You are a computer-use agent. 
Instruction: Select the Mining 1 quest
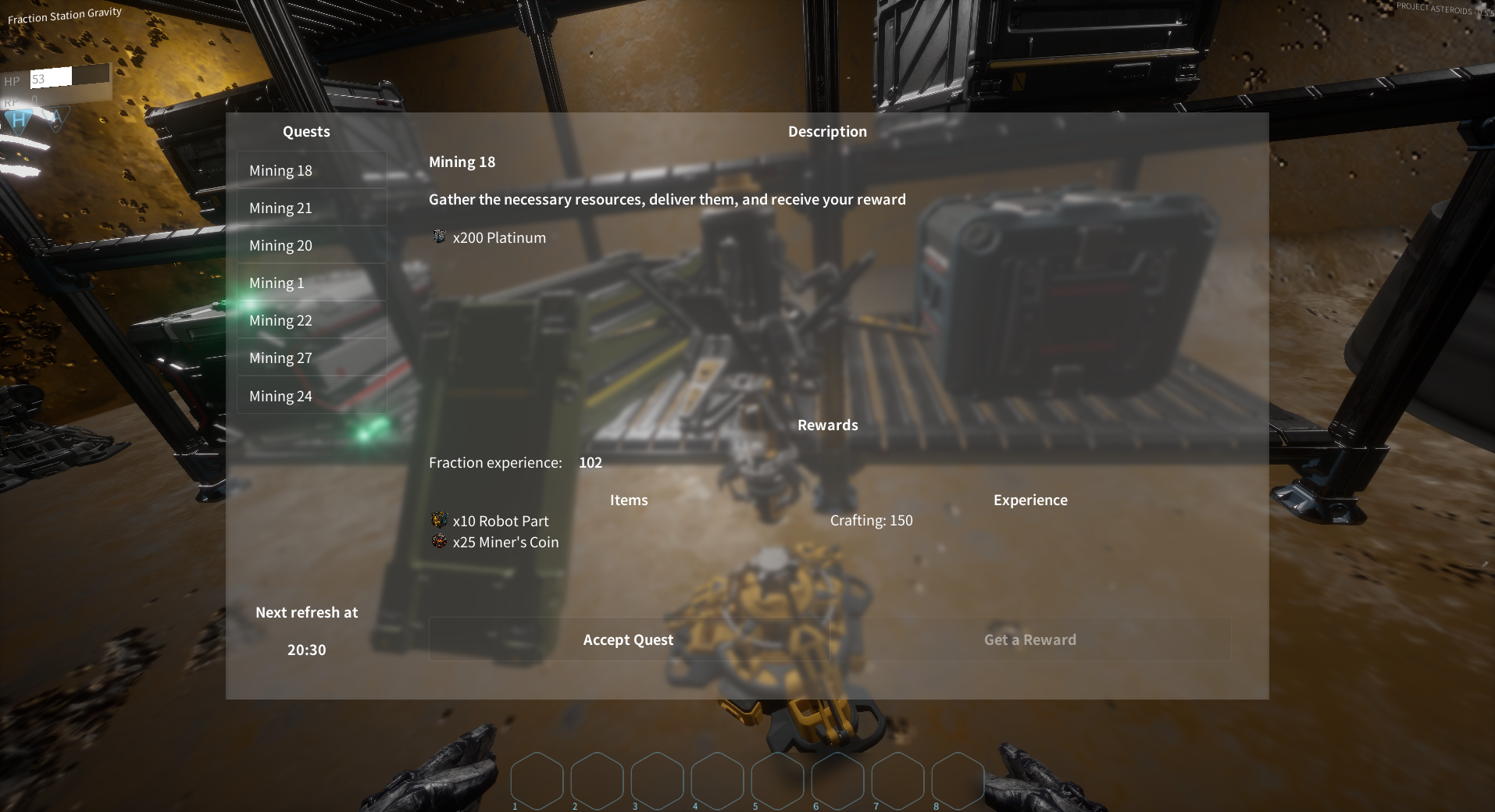[x=311, y=283]
